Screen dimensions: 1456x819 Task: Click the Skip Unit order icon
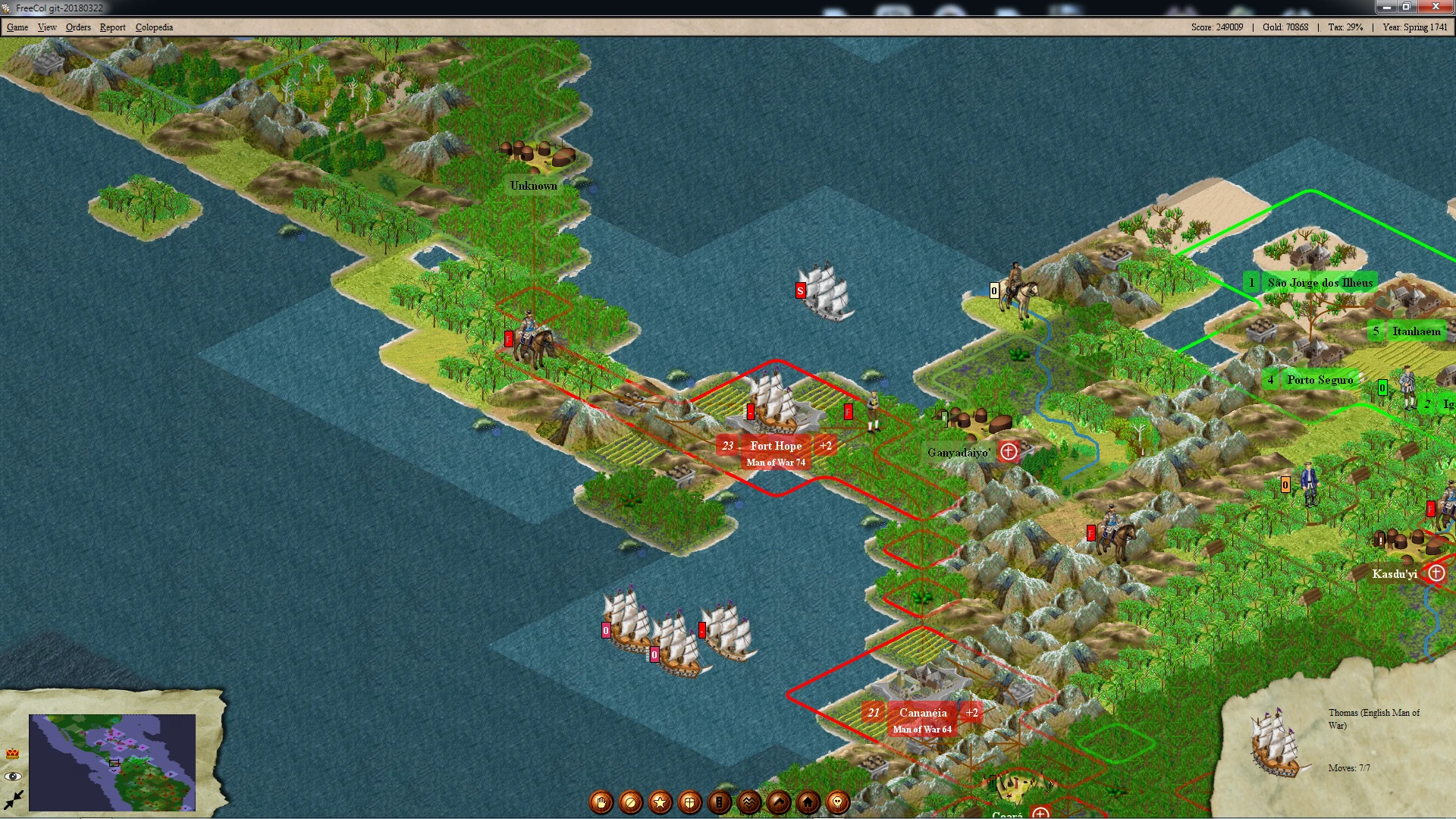click(x=631, y=802)
